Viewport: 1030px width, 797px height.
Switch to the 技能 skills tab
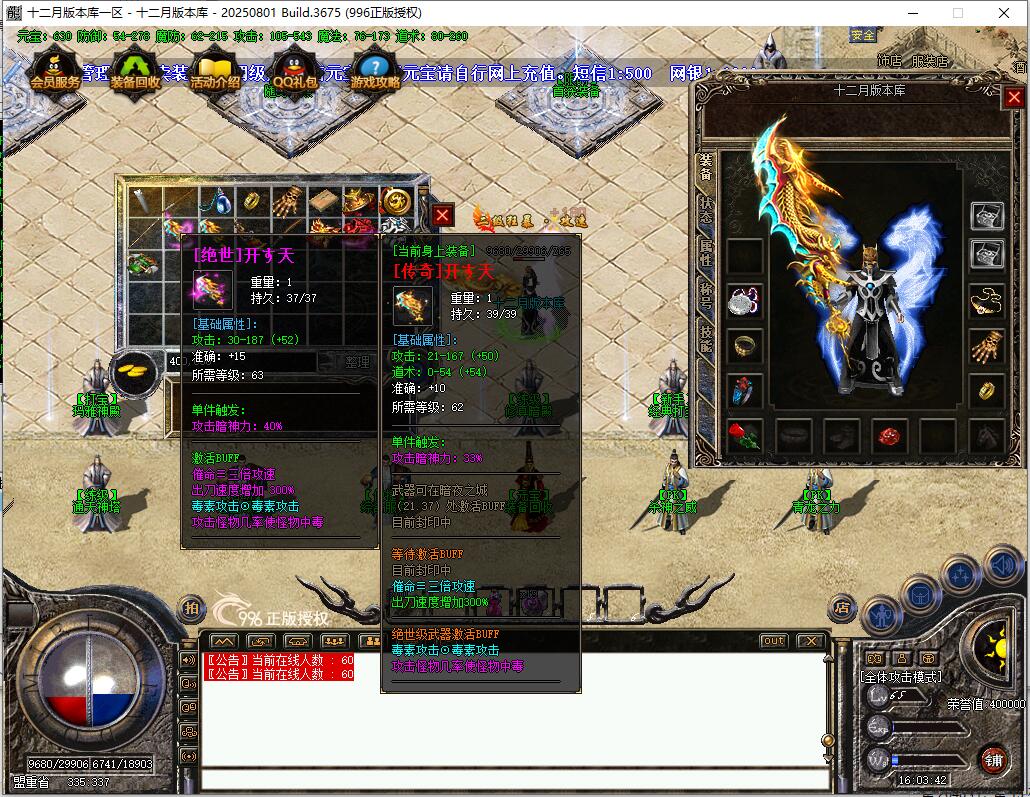click(x=706, y=339)
